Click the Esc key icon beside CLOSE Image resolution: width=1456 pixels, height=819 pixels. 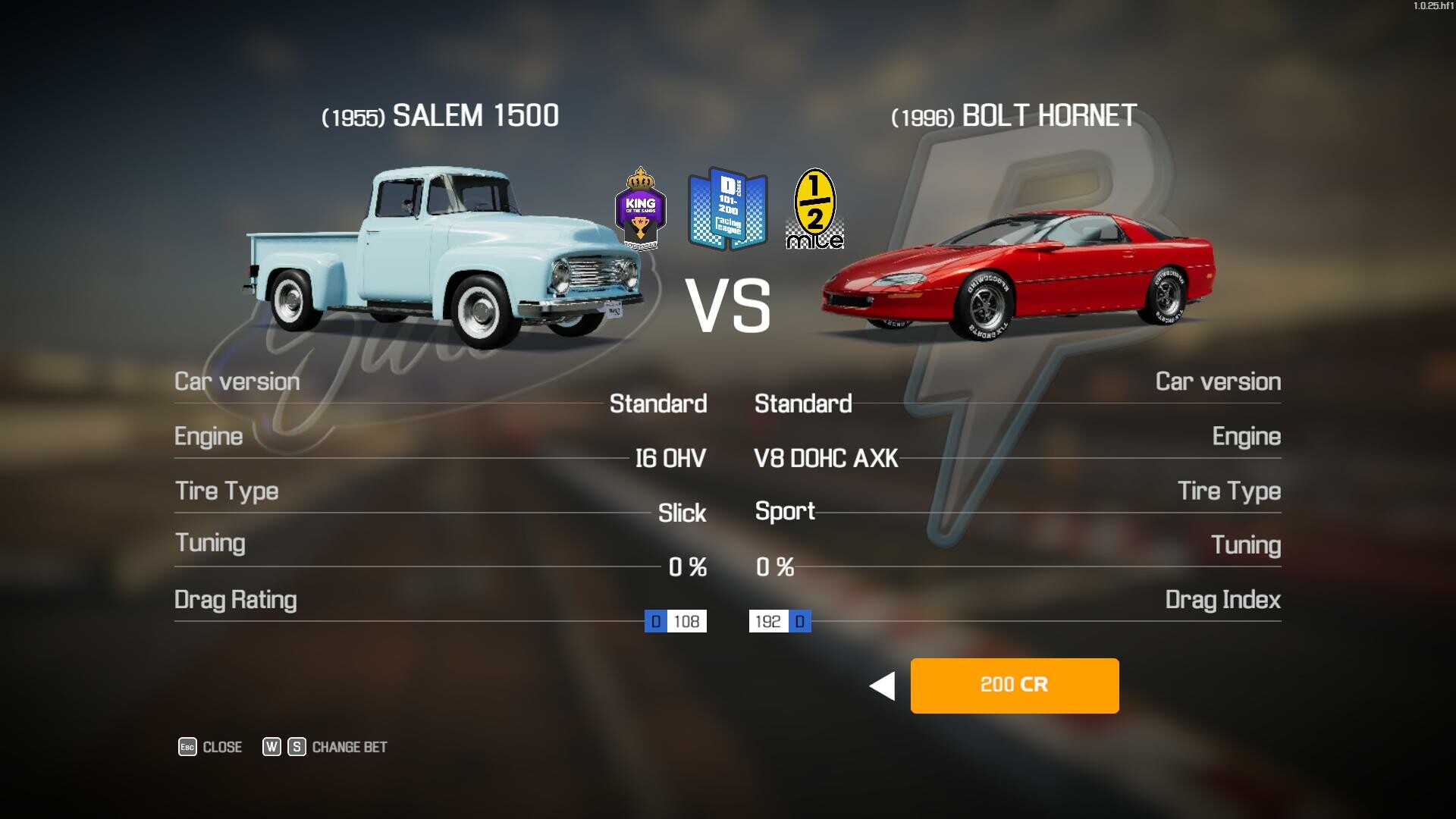pos(187,746)
